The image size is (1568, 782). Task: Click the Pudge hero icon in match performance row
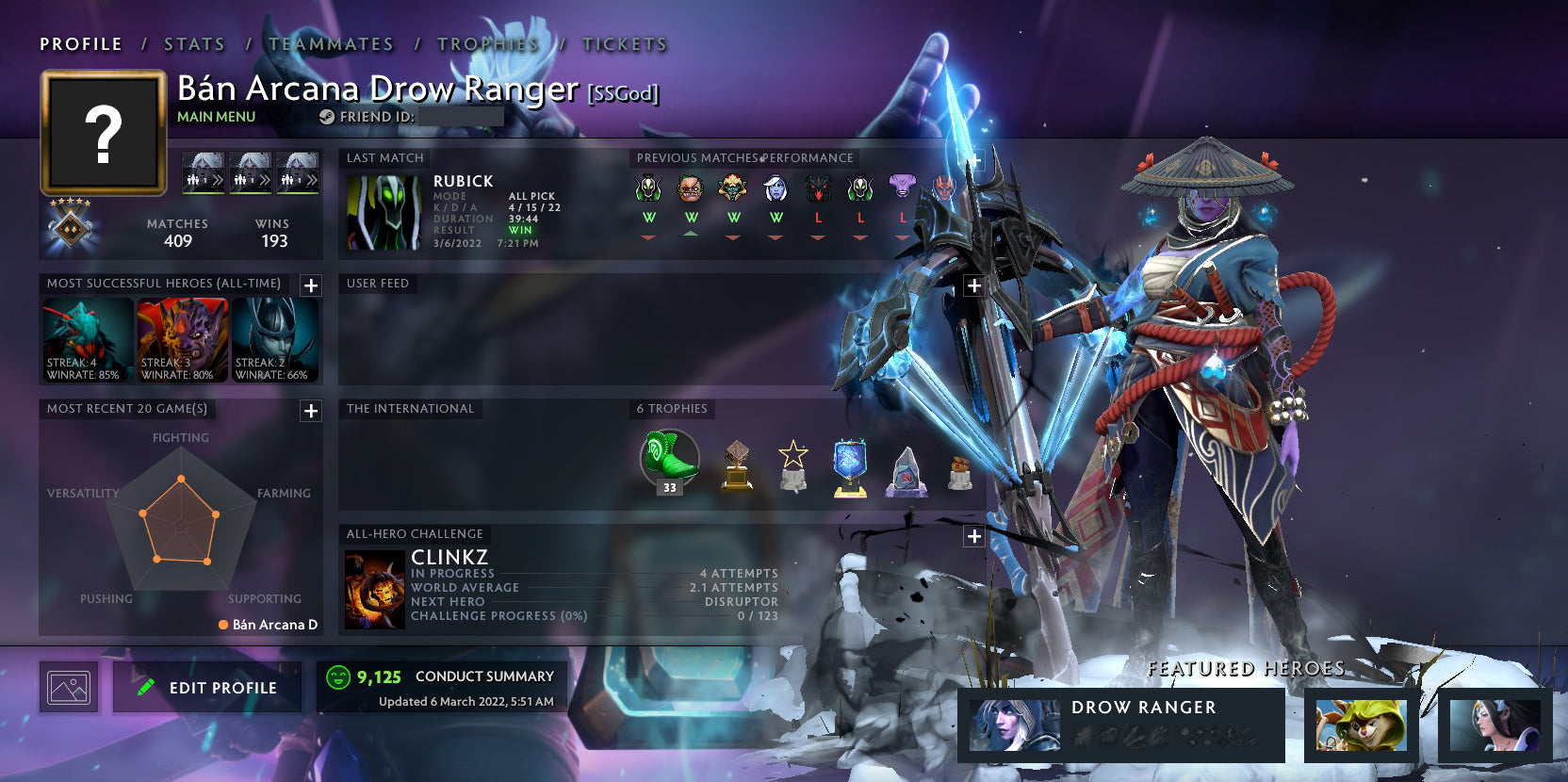[x=693, y=189]
